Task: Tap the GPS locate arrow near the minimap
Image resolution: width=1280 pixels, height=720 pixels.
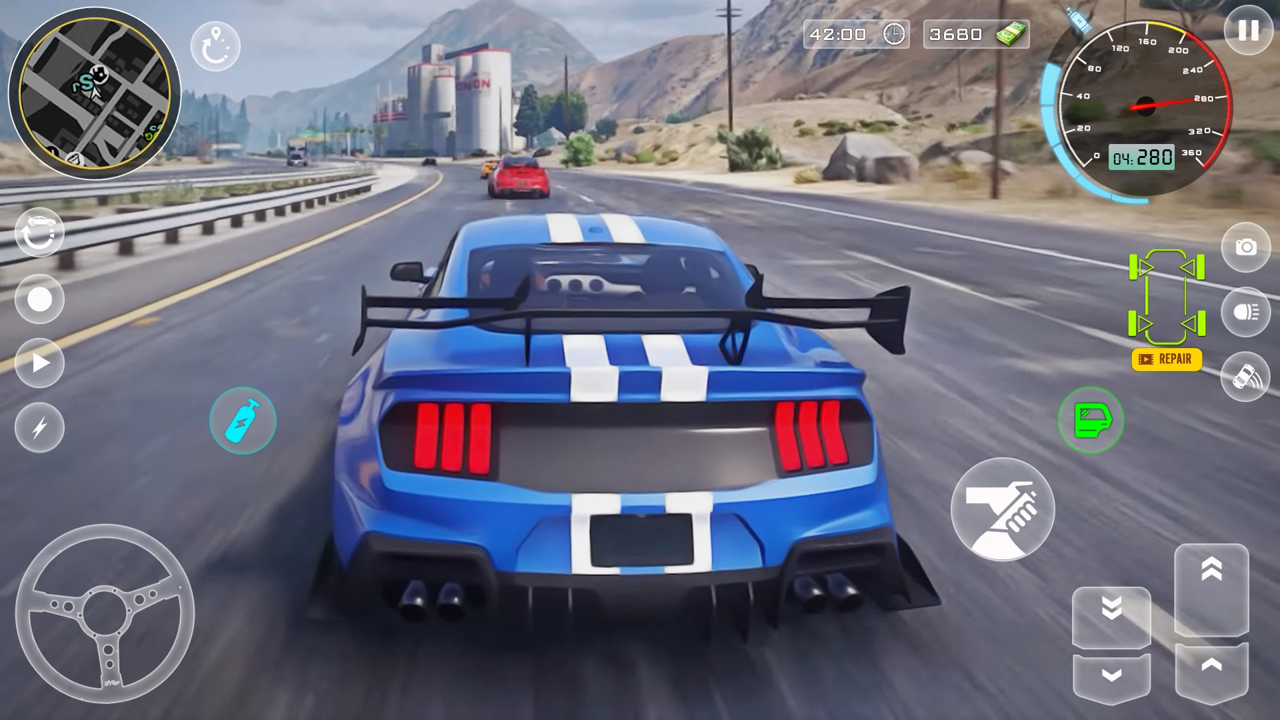Action: (x=216, y=45)
